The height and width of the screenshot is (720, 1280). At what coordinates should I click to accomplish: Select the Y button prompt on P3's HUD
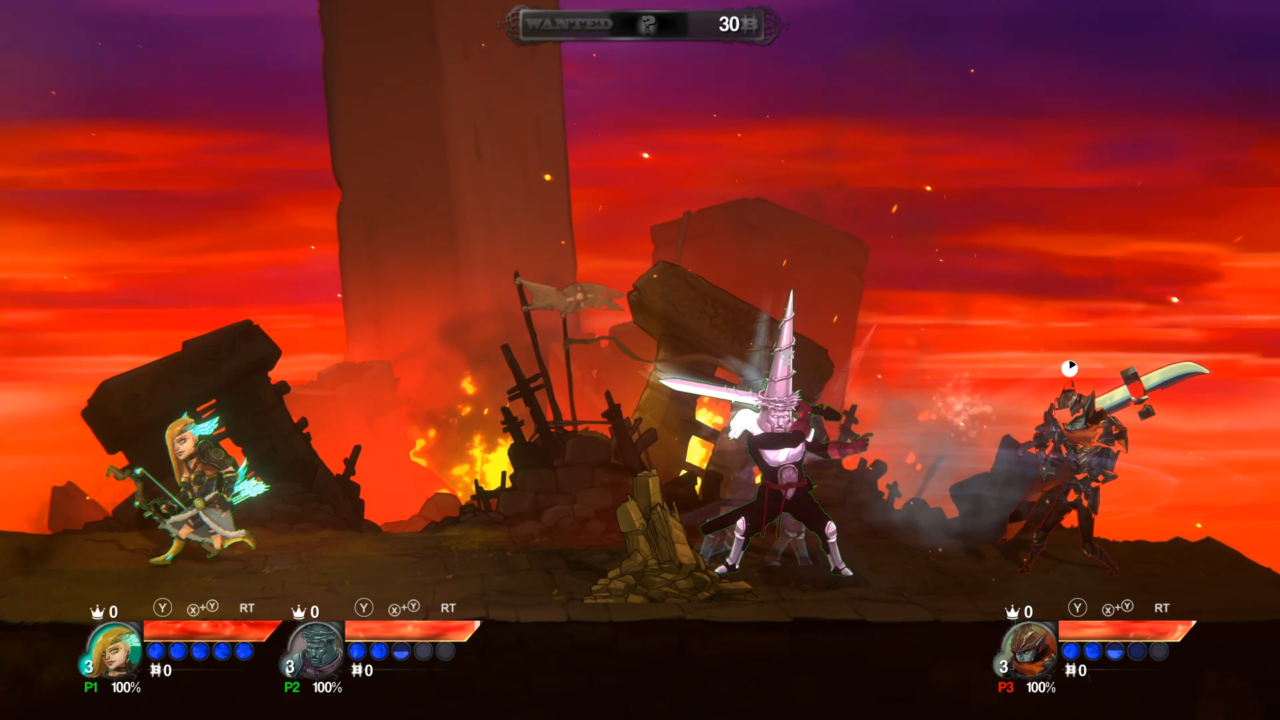pyautogui.click(x=1077, y=608)
